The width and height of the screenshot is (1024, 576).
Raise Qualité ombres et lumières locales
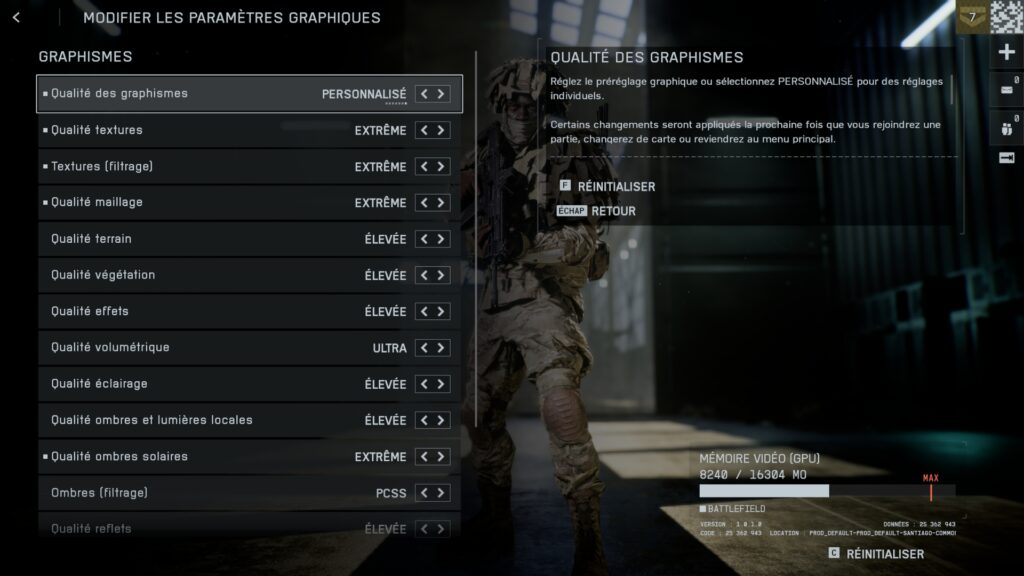coord(441,421)
